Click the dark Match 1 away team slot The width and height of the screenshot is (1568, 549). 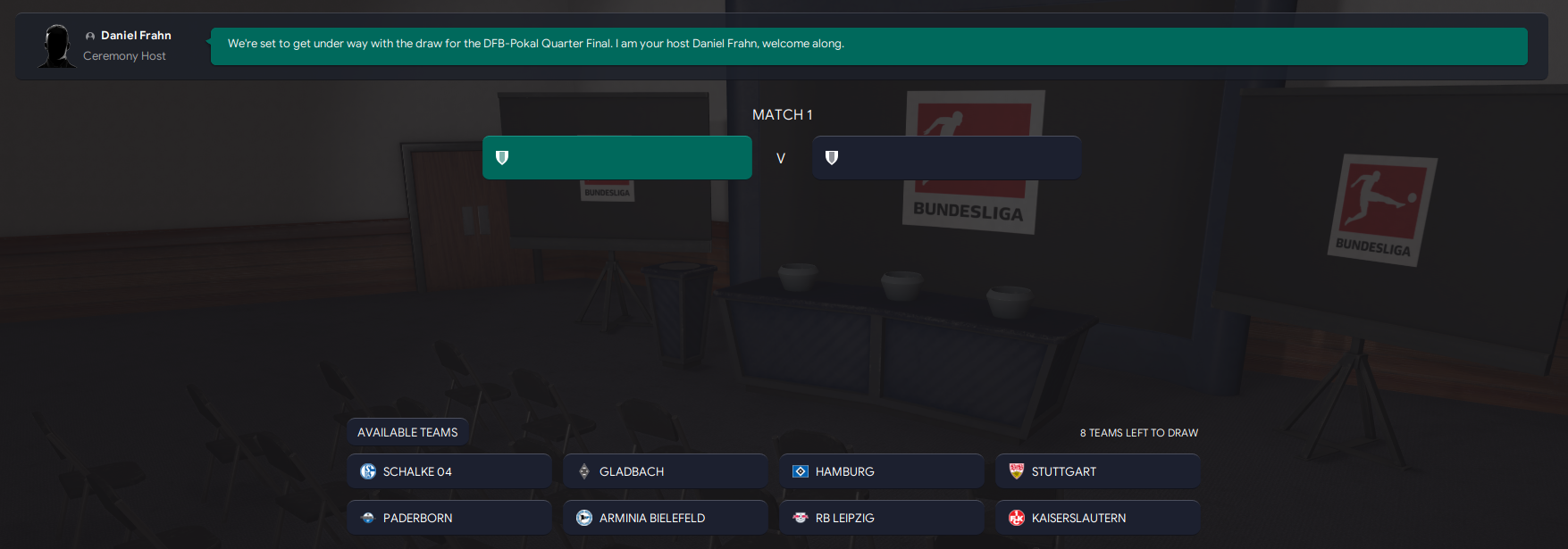[946, 158]
